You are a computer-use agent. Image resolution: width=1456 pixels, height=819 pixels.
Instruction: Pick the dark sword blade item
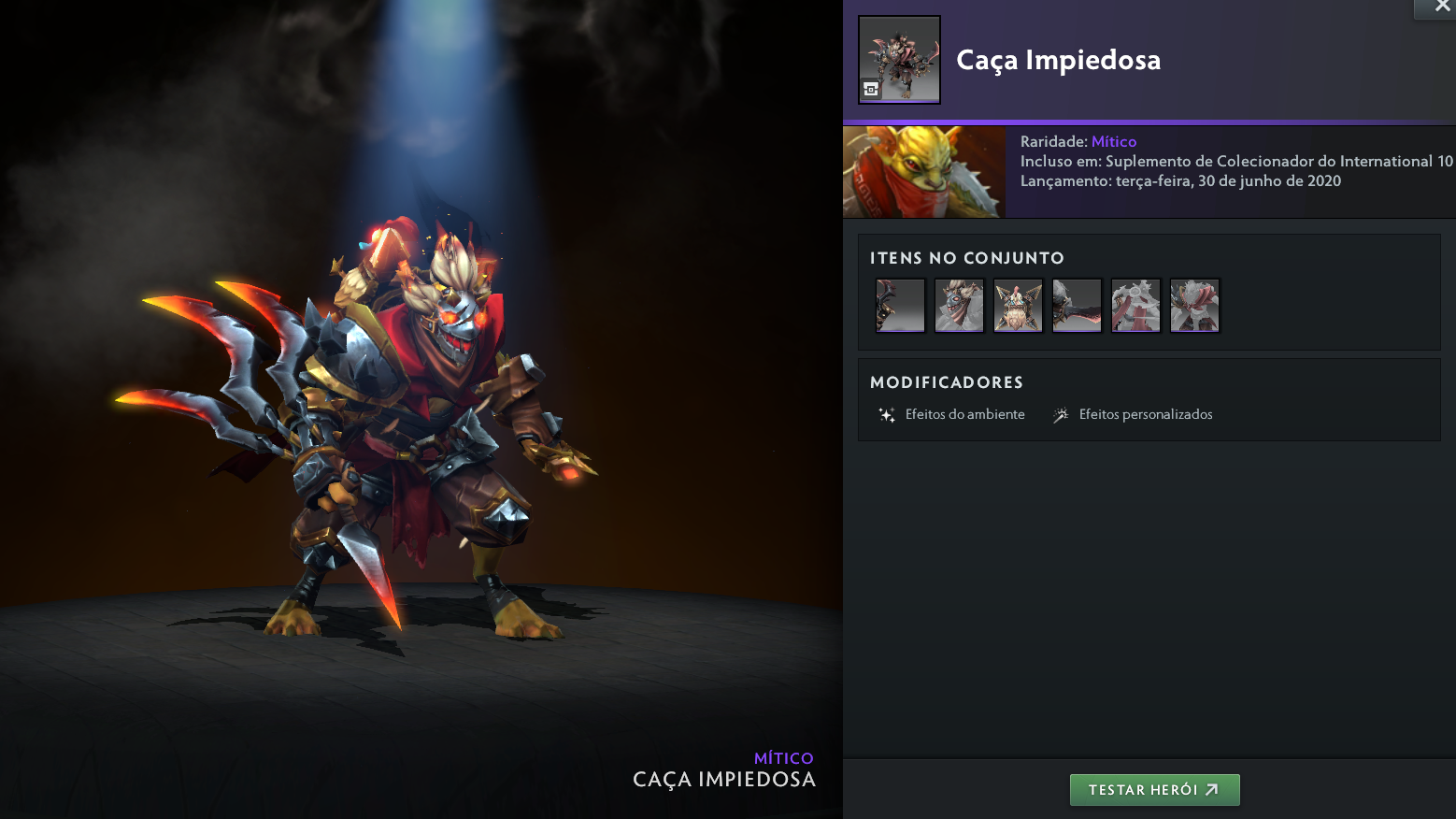(1077, 306)
